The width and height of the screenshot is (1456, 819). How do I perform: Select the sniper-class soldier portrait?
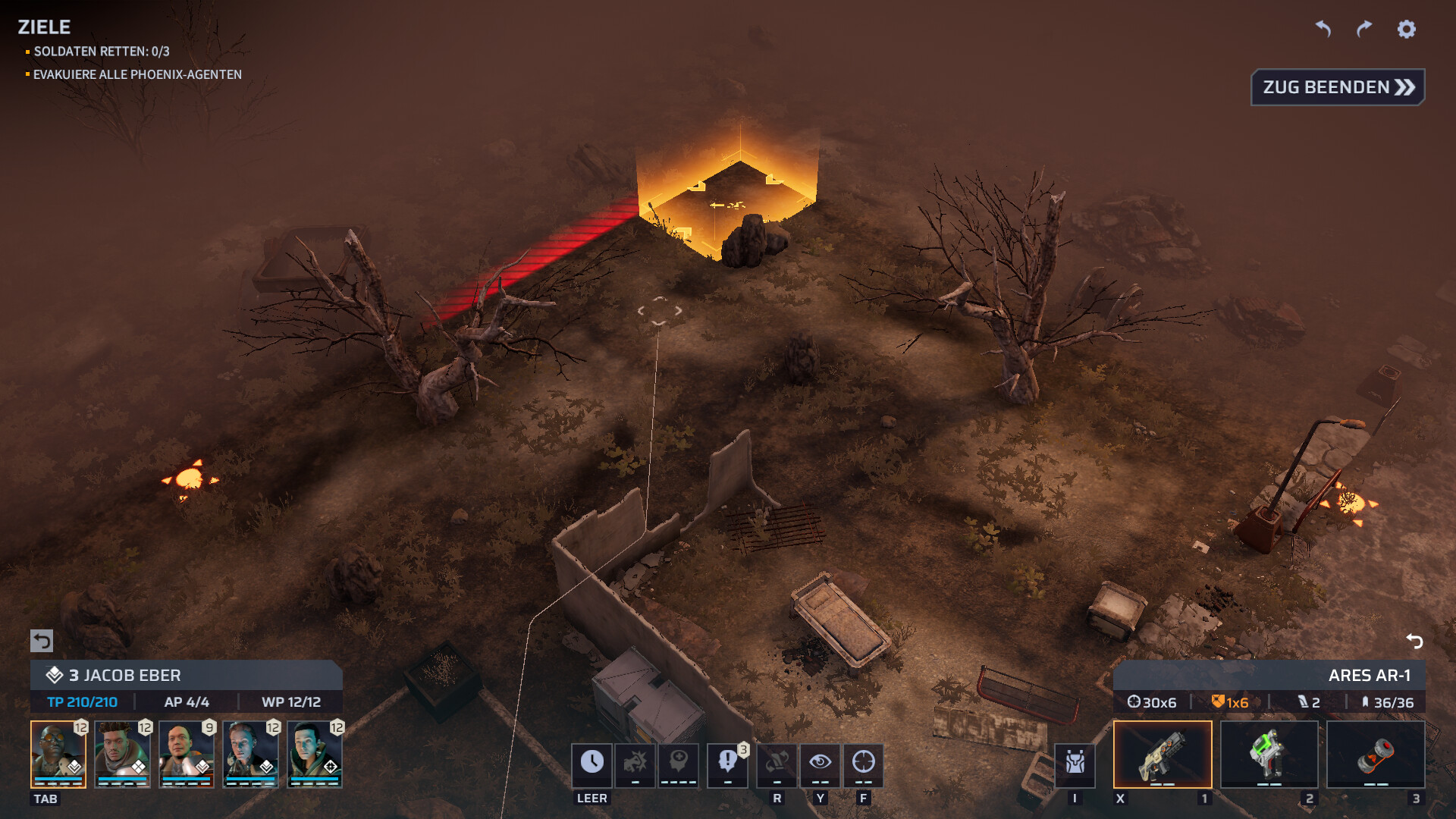point(315,754)
